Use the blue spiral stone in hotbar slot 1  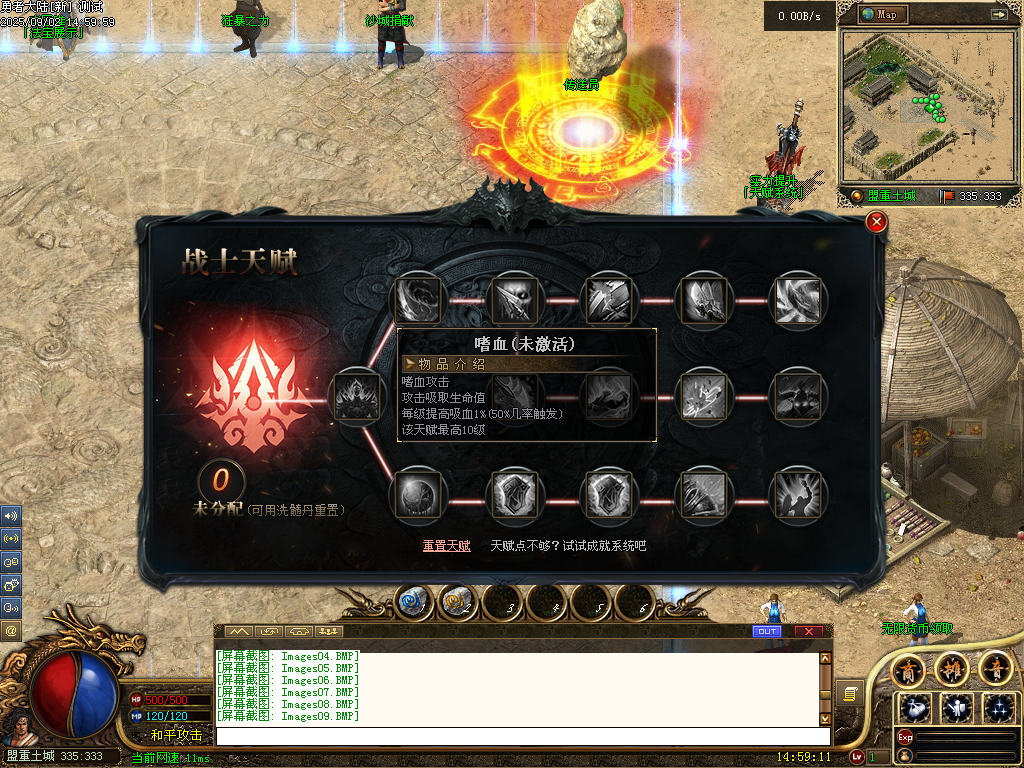[x=413, y=602]
